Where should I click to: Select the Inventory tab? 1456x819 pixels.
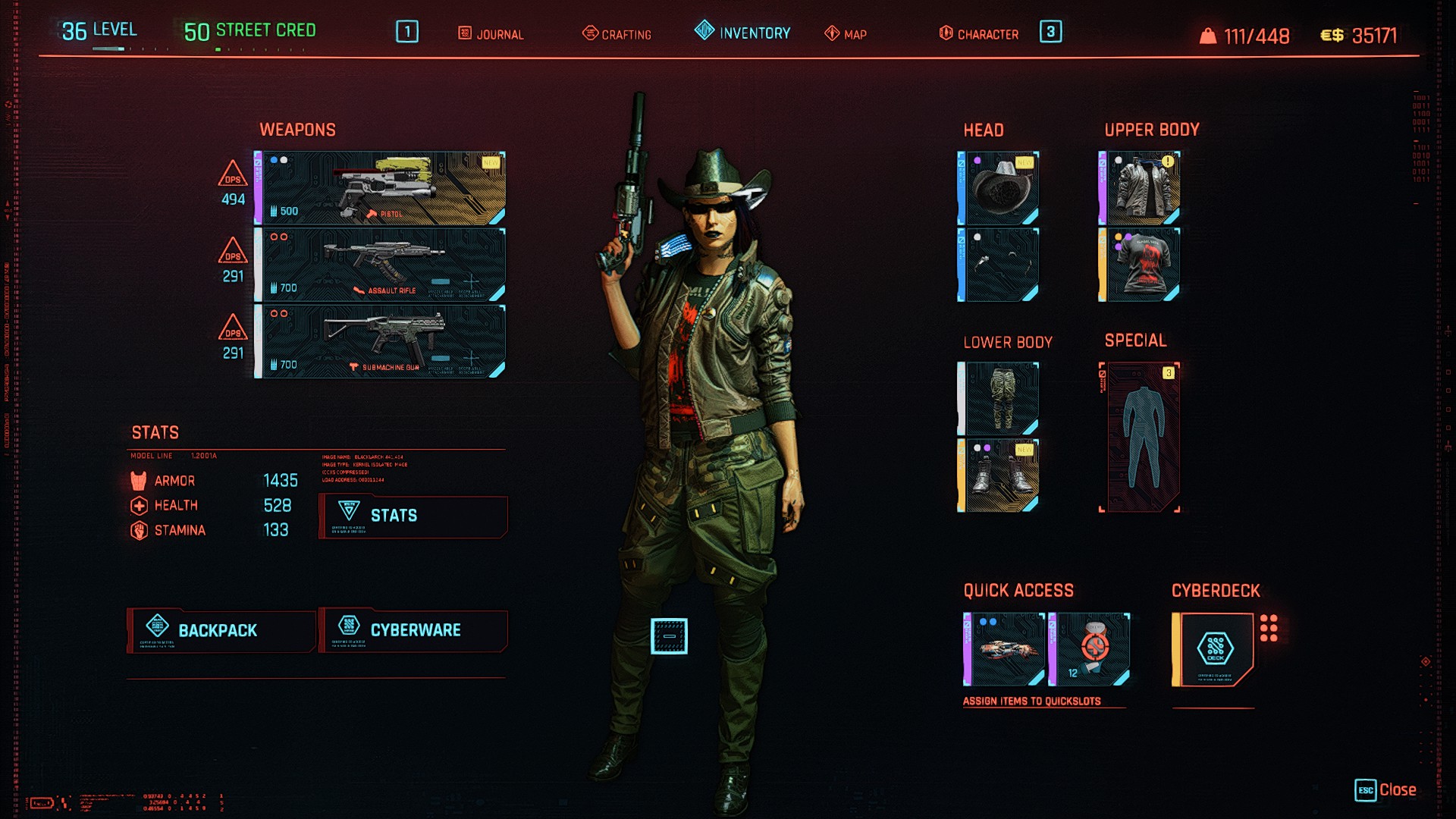click(x=743, y=33)
